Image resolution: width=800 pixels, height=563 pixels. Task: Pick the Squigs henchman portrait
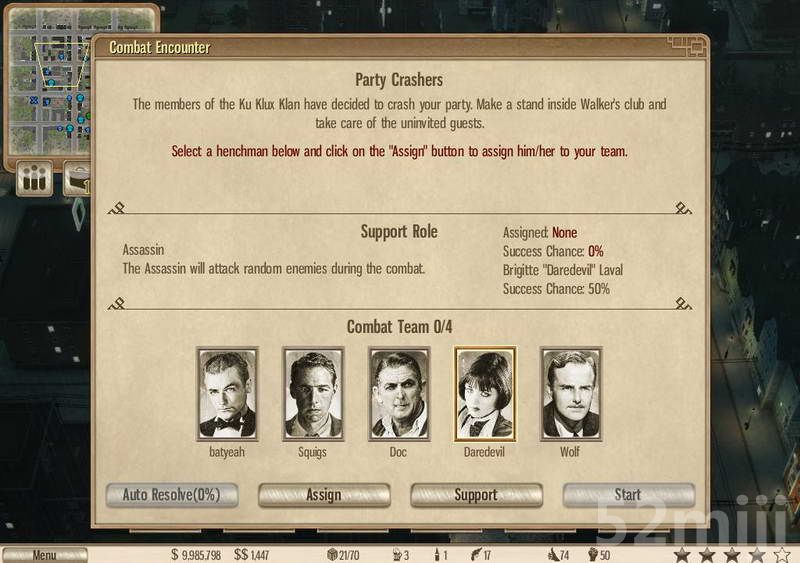(x=313, y=394)
